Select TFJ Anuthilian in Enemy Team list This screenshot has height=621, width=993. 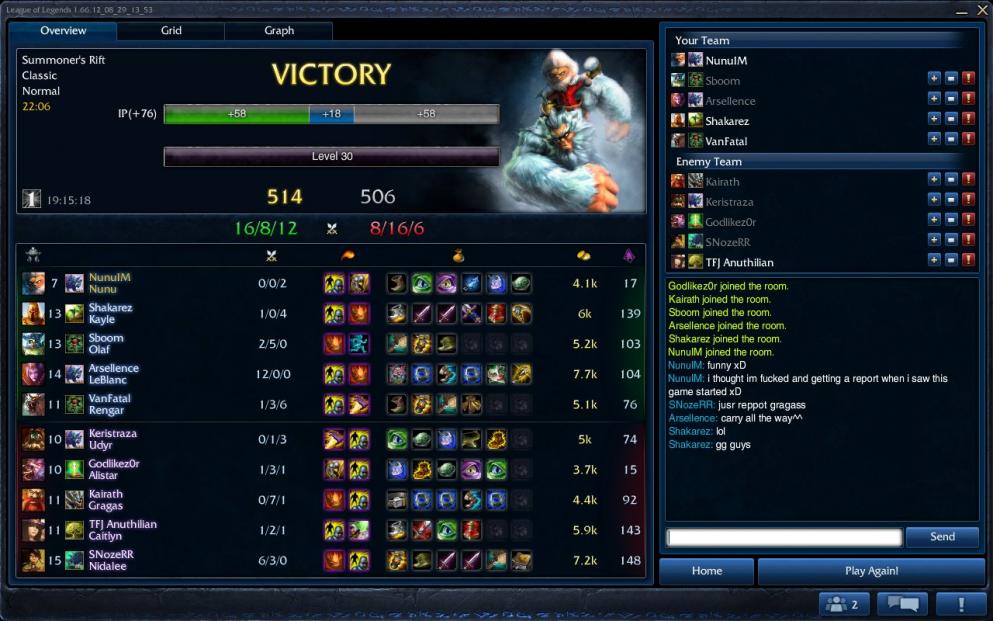(739, 262)
